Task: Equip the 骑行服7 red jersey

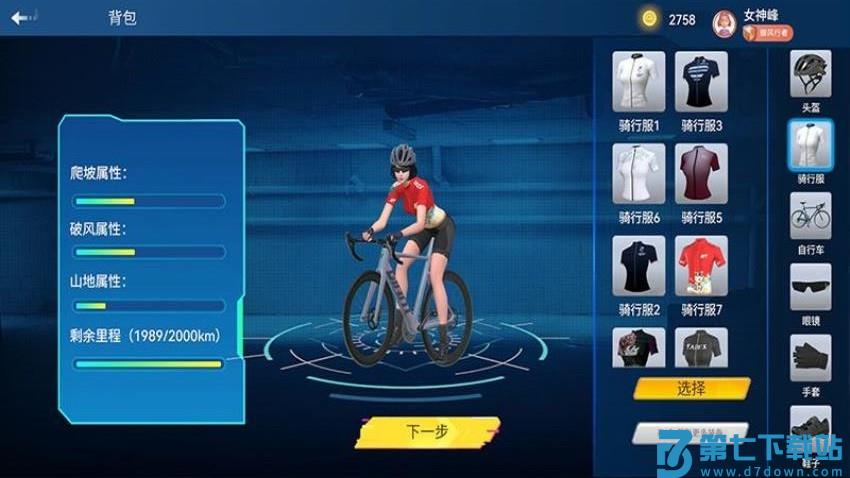Action: [701, 266]
